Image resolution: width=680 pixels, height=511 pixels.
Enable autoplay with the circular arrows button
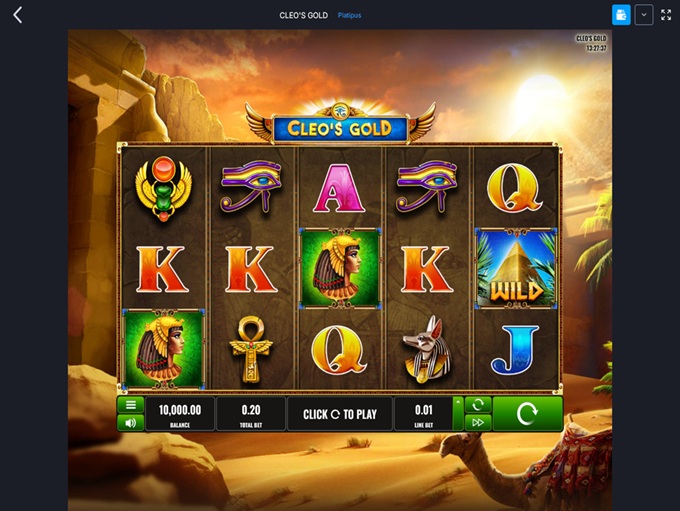[x=478, y=405]
